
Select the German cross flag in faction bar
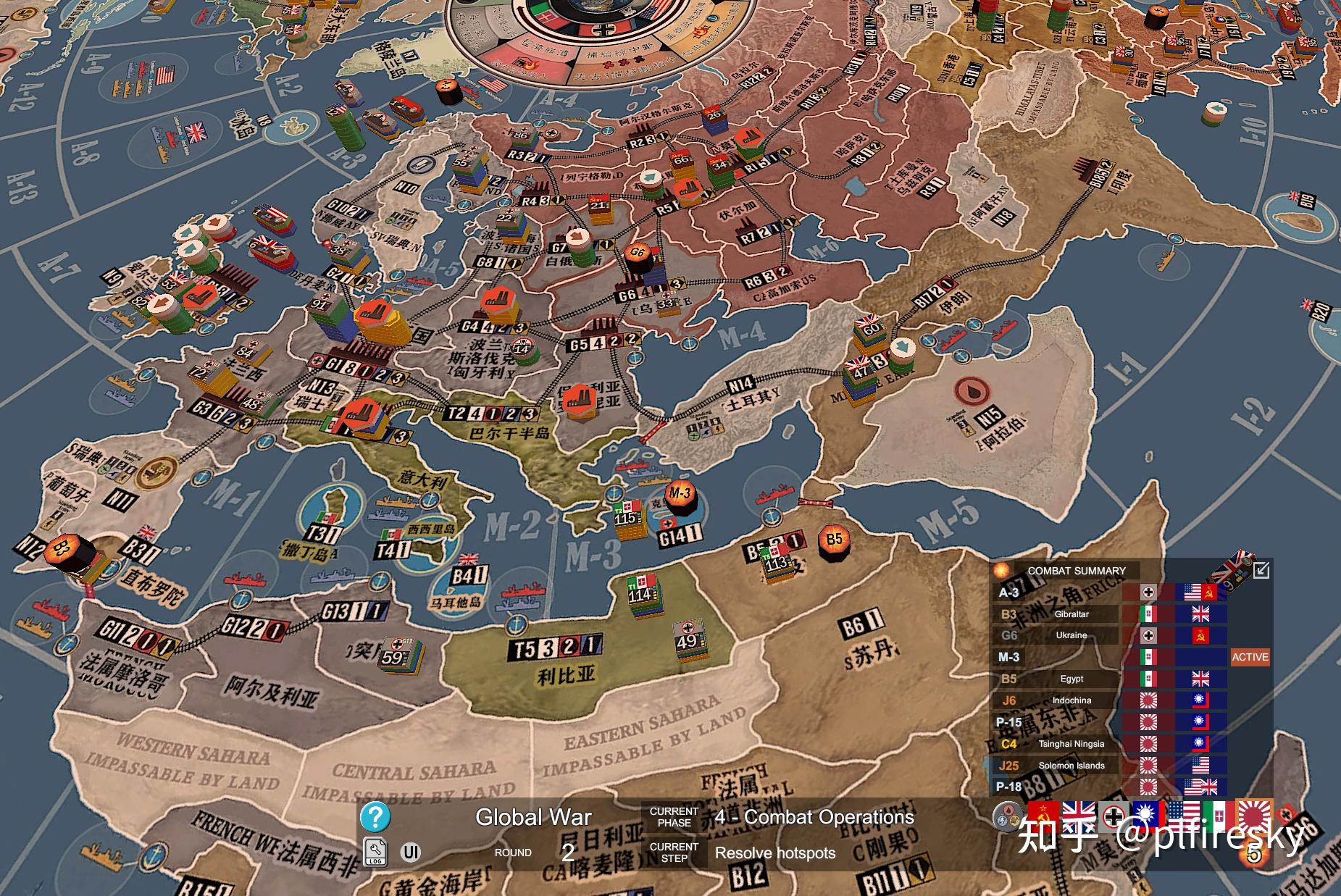coord(1114,816)
